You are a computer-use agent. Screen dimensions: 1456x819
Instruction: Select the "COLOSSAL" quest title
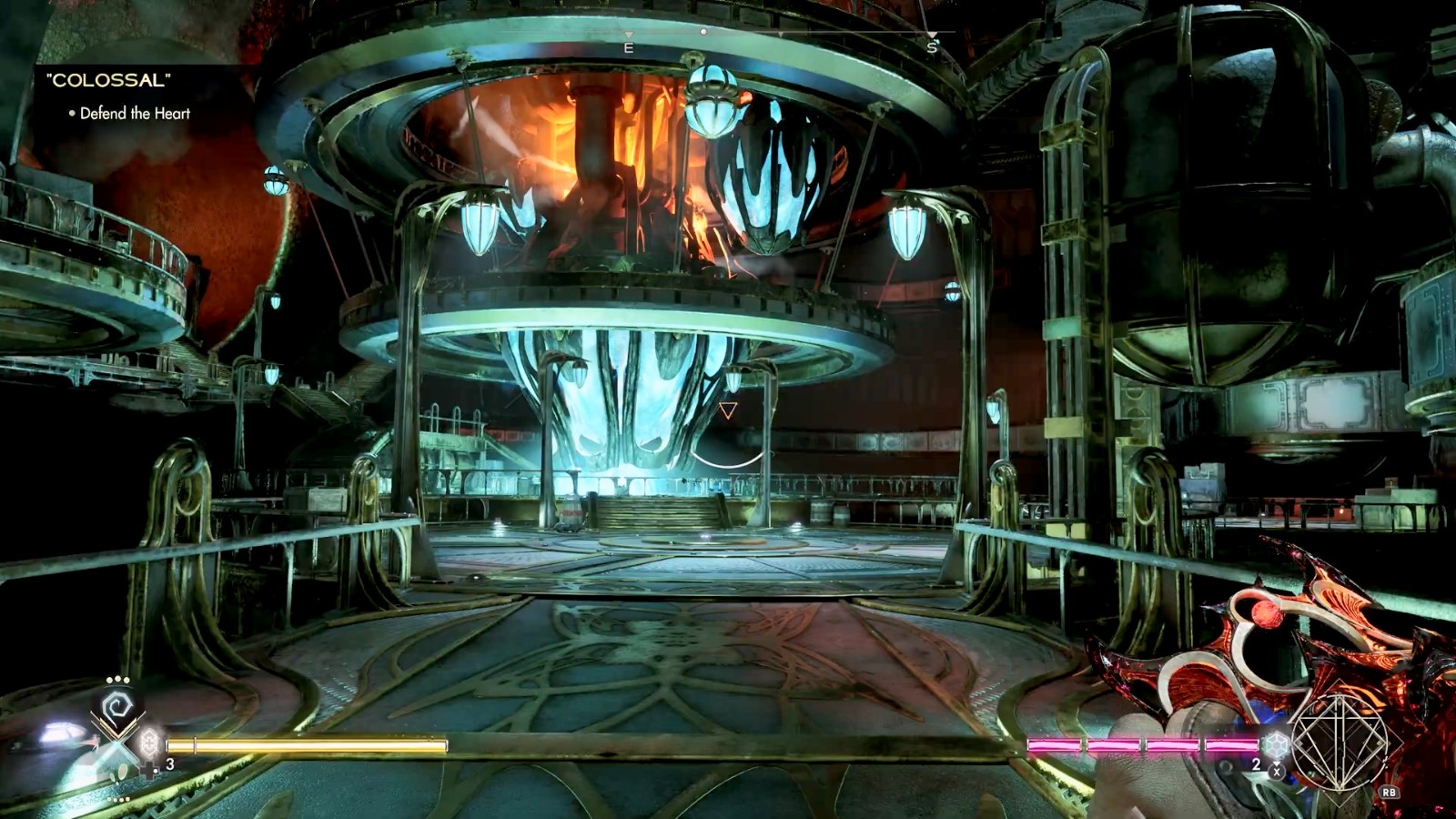108,80
